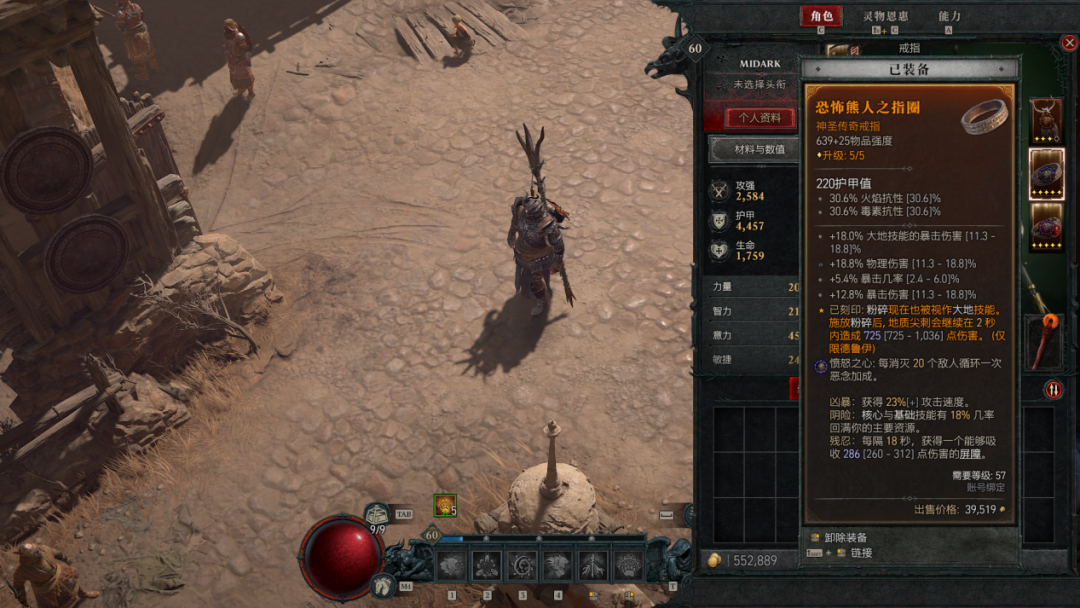Viewport: 1080px width, 608px height.
Task: Use the roaring beast skill in slot 4
Action: coord(557,566)
